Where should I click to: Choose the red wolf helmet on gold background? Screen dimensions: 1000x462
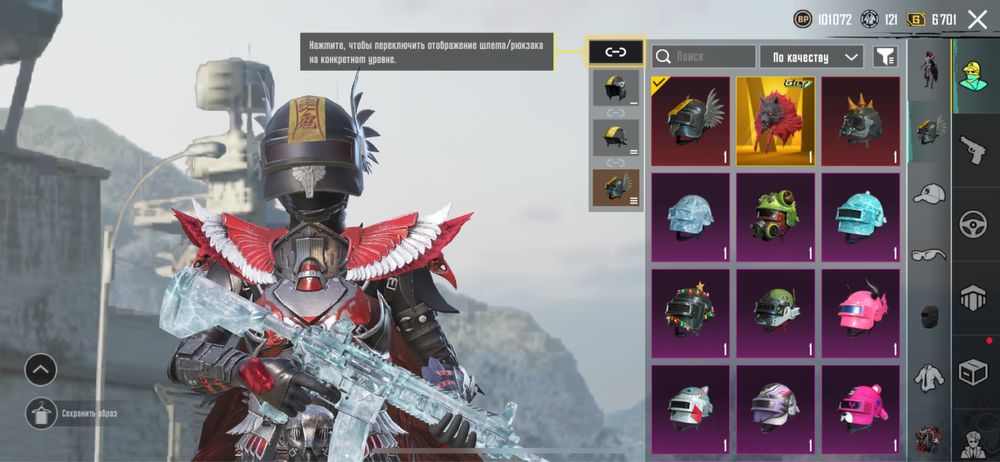point(775,121)
